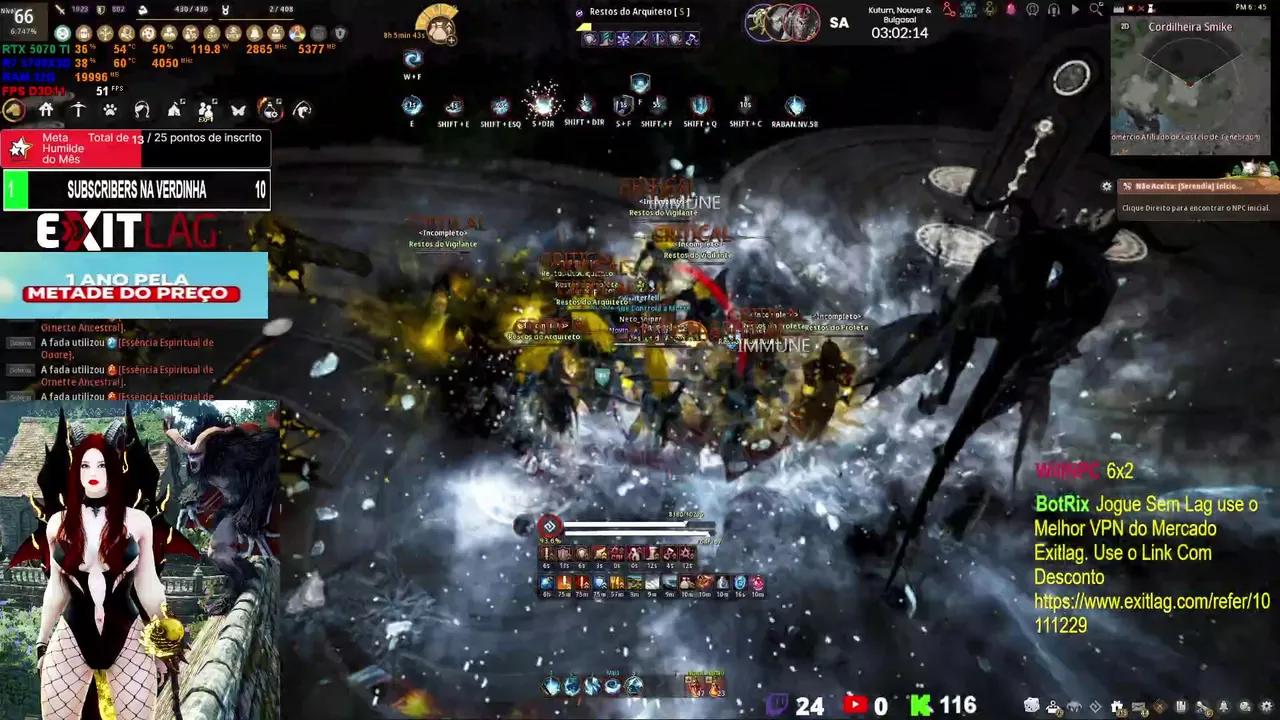1280x720 pixels.
Task: Open the residence menu house icon
Action: 46,110
